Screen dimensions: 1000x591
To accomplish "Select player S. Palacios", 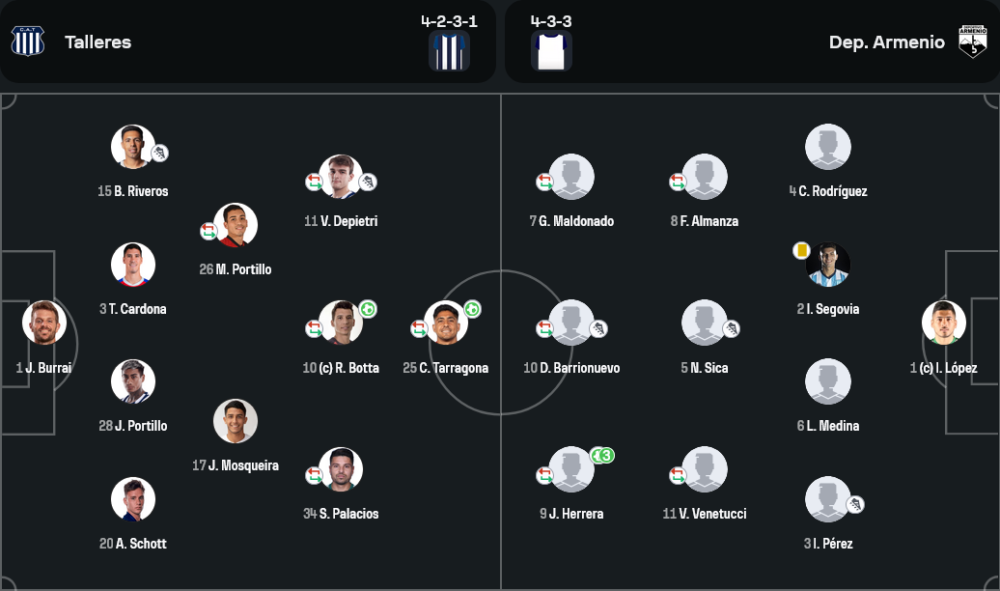I will [340, 470].
